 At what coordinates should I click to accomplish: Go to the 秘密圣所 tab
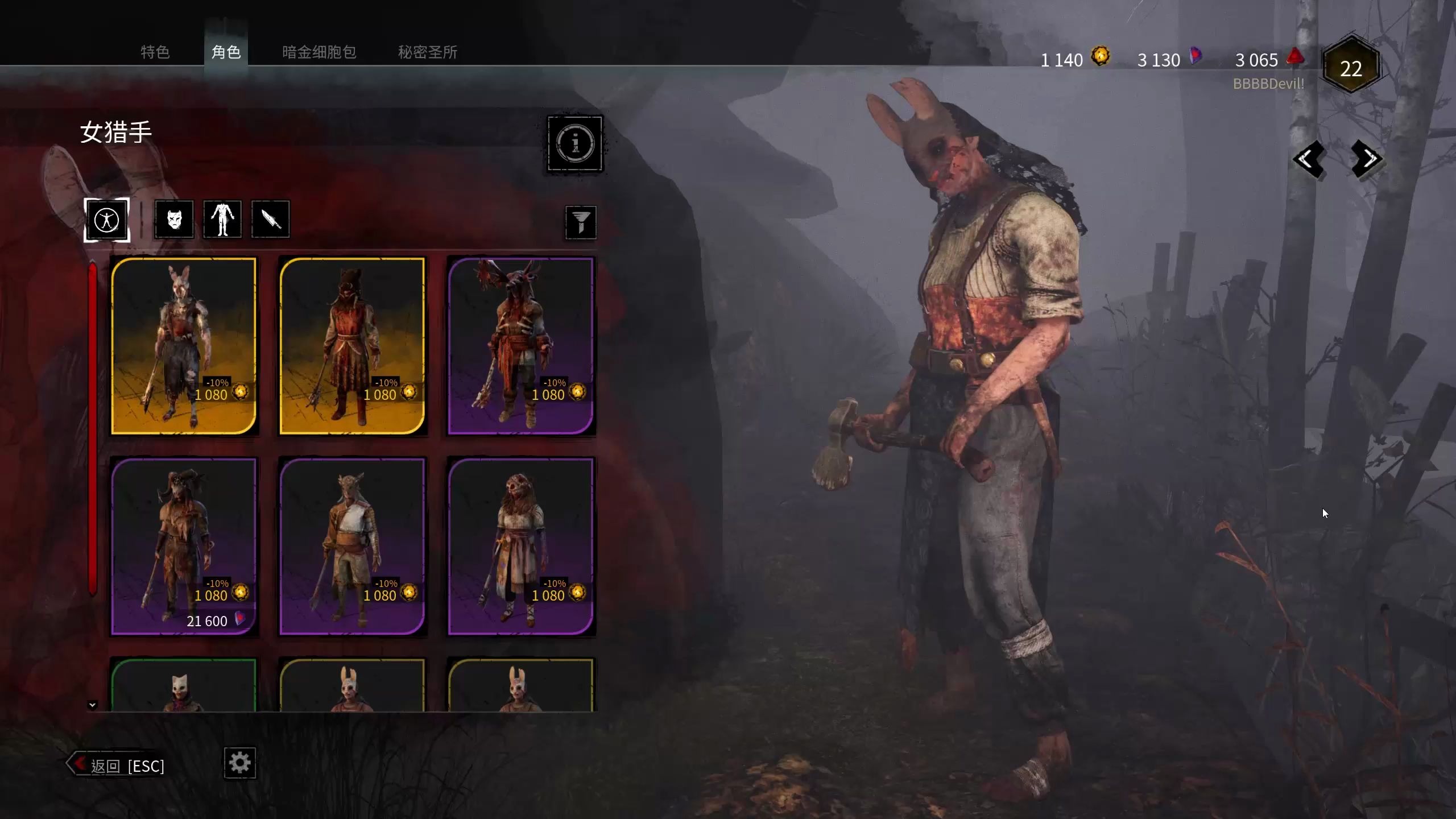point(427,52)
